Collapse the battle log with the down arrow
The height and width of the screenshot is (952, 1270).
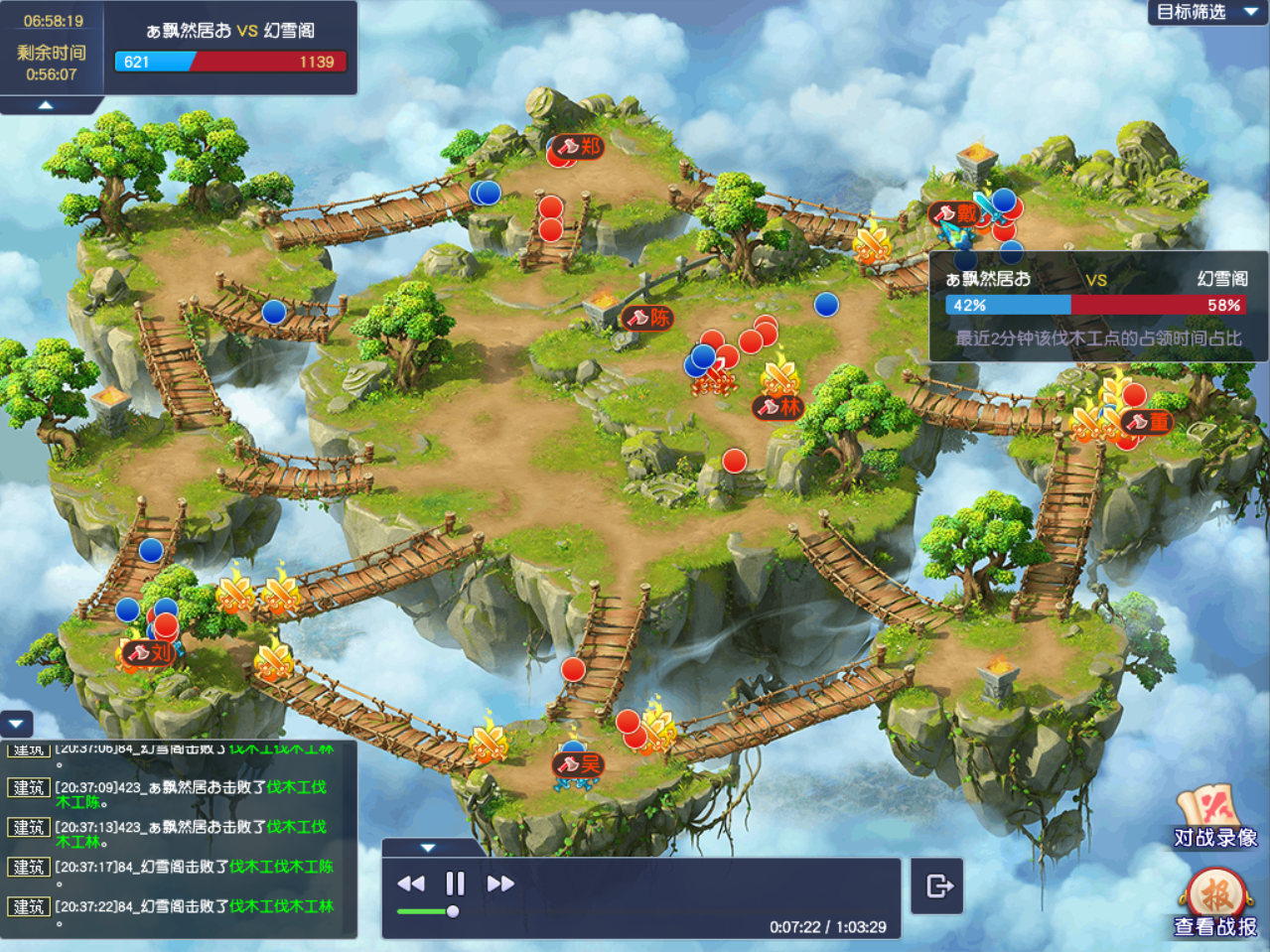pos(17,725)
